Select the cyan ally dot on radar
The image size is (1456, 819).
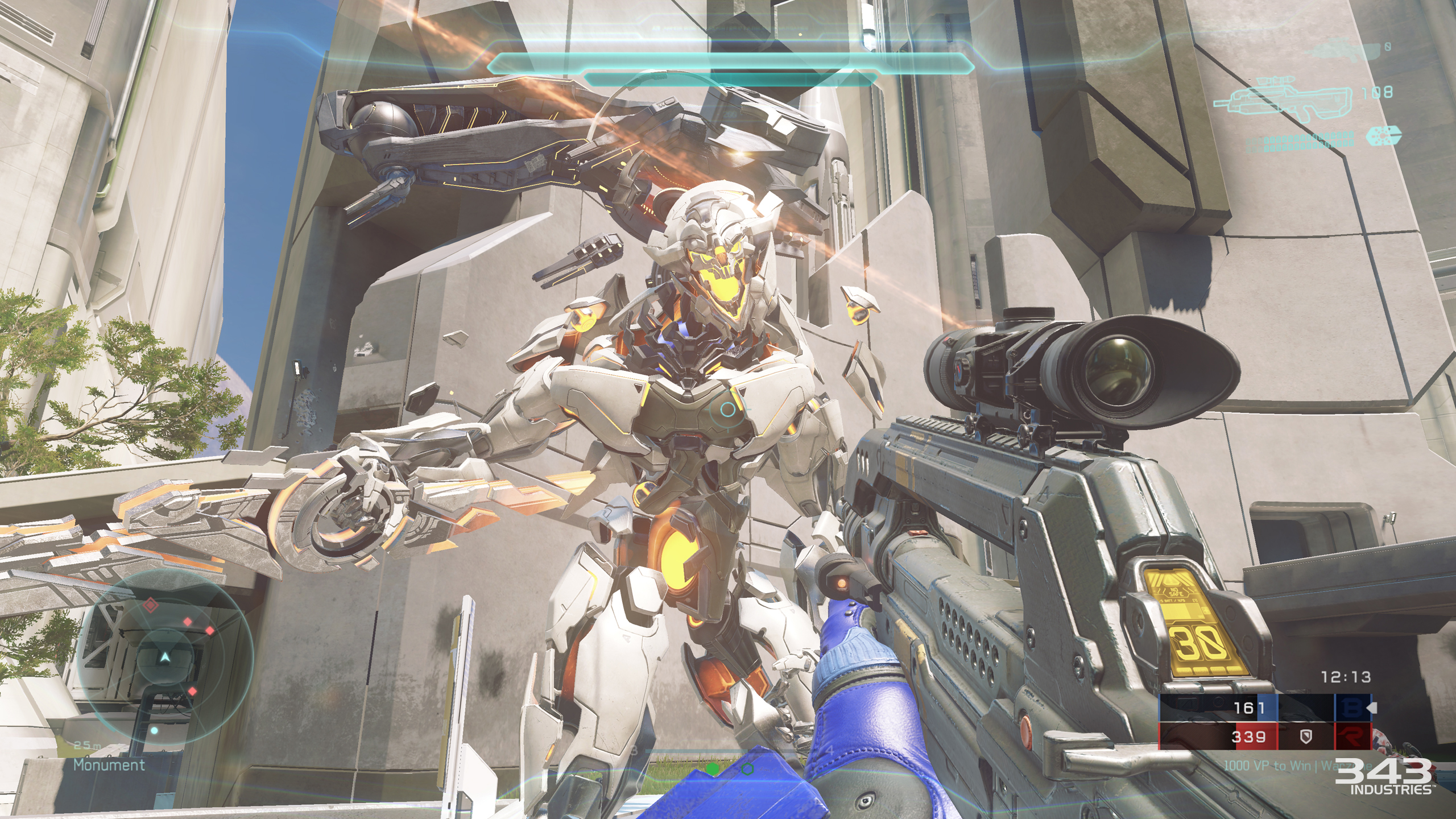[154, 730]
